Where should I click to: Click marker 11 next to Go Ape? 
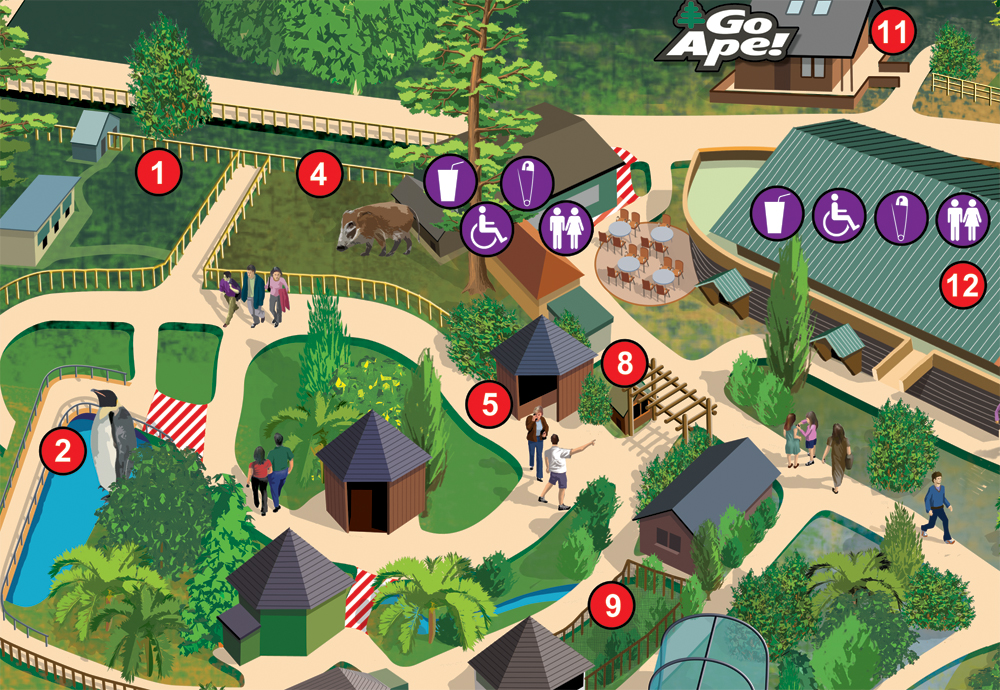pyautogui.click(x=891, y=32)
